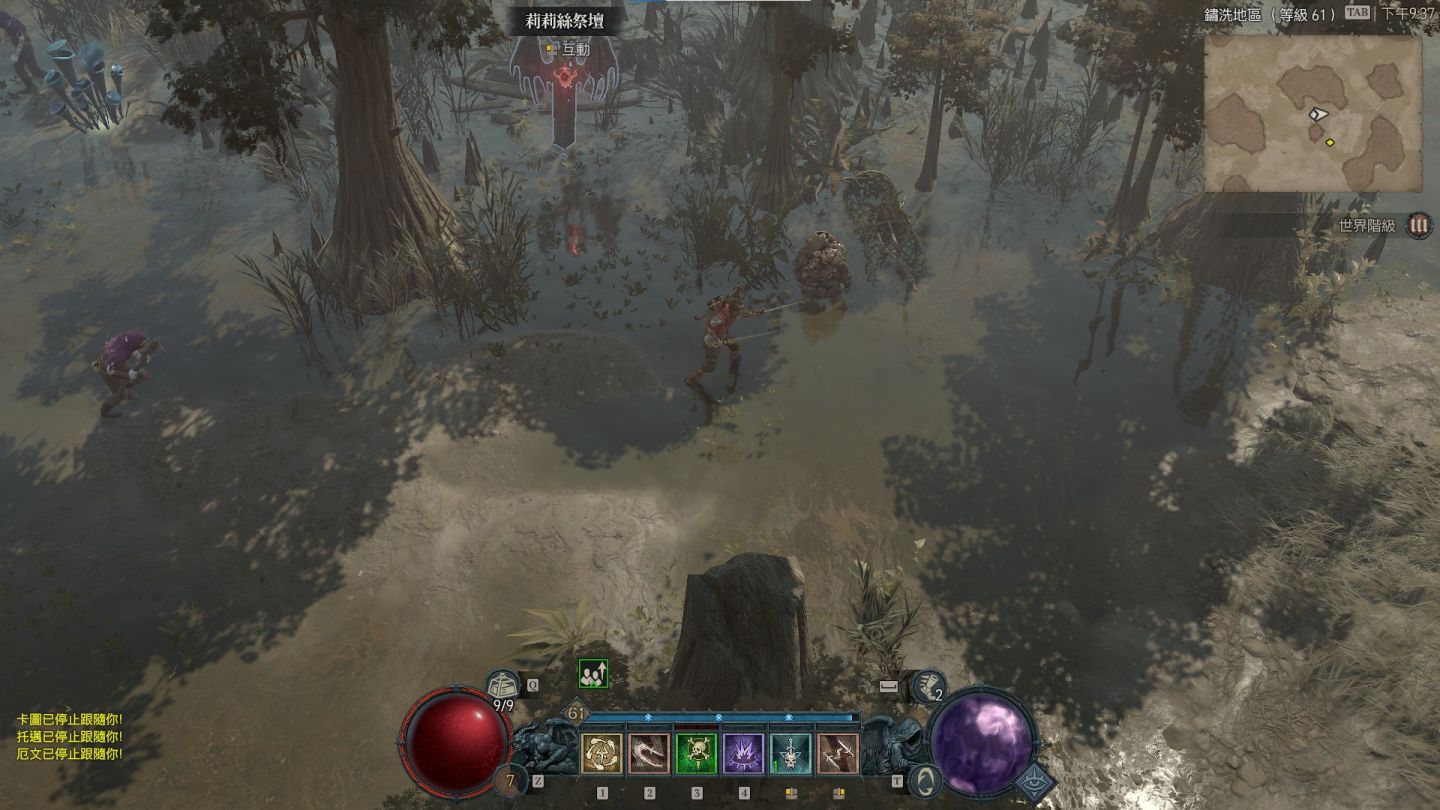The width and height of the screenshot is (1440, 810).
Task: Click the green party bonus buff icon
Action: 593,674
